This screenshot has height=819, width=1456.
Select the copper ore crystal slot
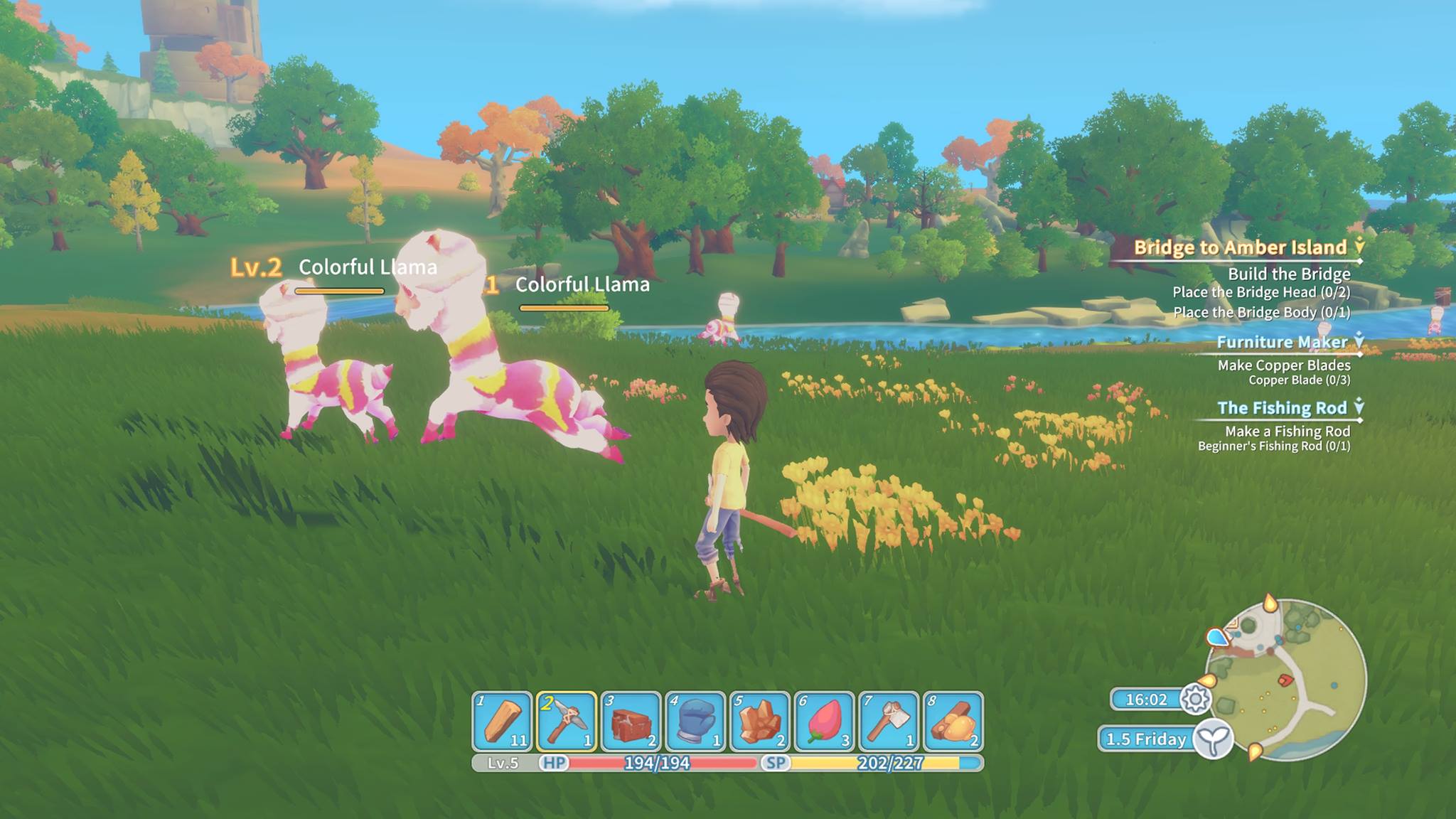point(760,721)
